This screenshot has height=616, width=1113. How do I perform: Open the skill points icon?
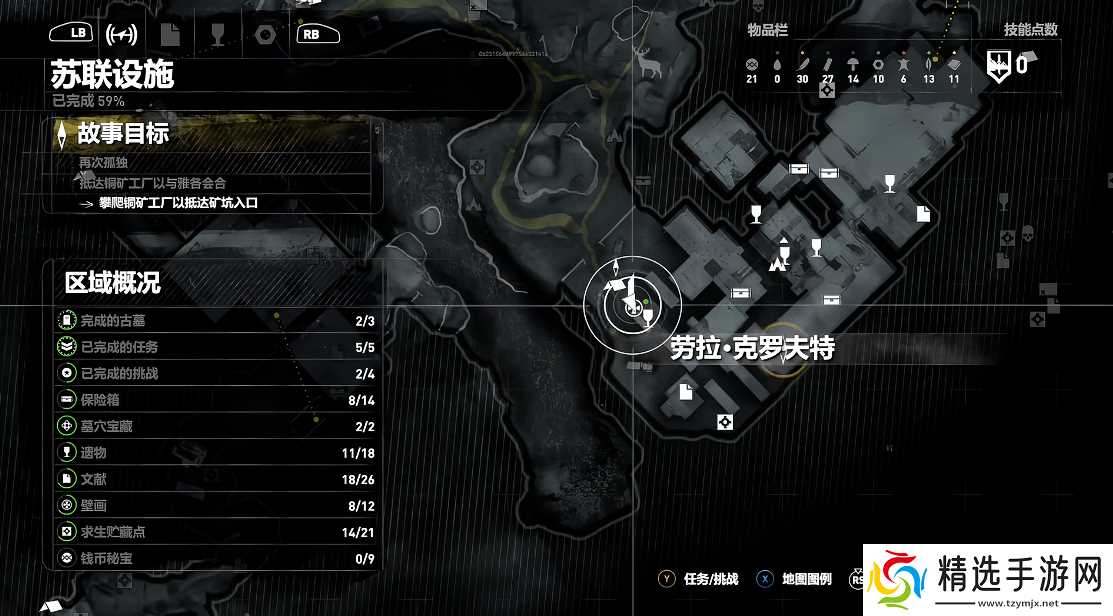(998, 67)
